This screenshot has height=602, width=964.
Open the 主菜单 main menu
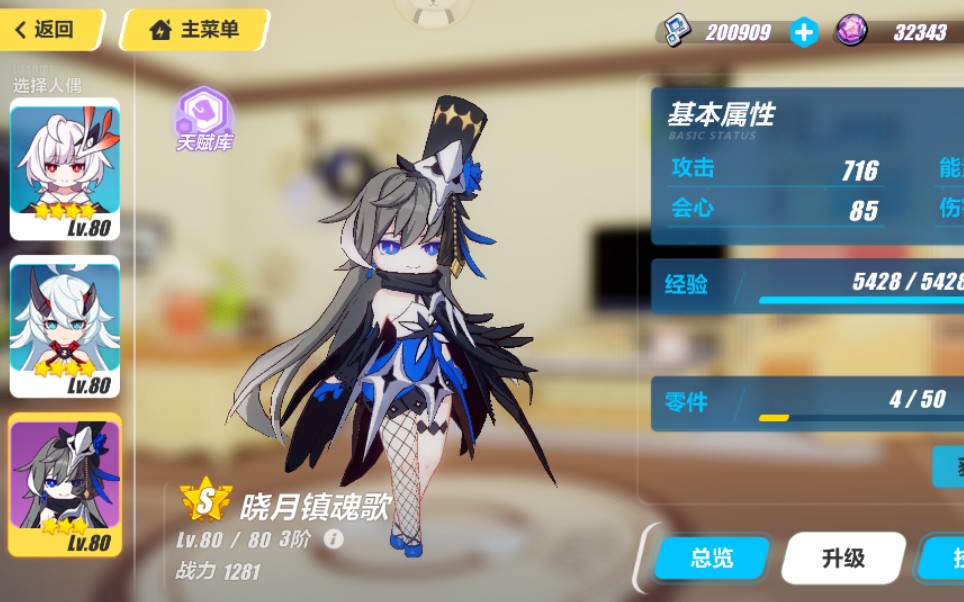195,30
